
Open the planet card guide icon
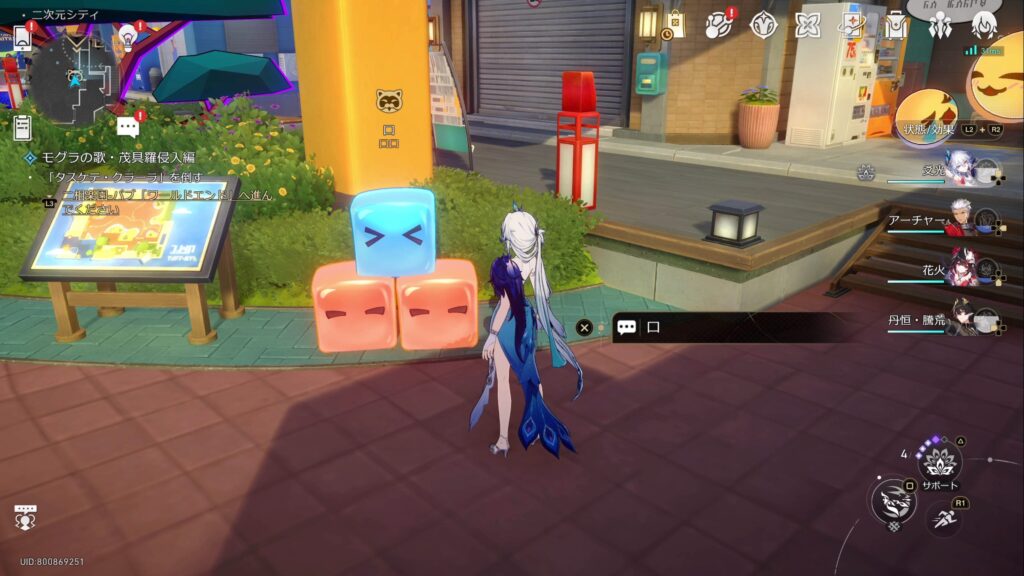(x=851, y=25)
